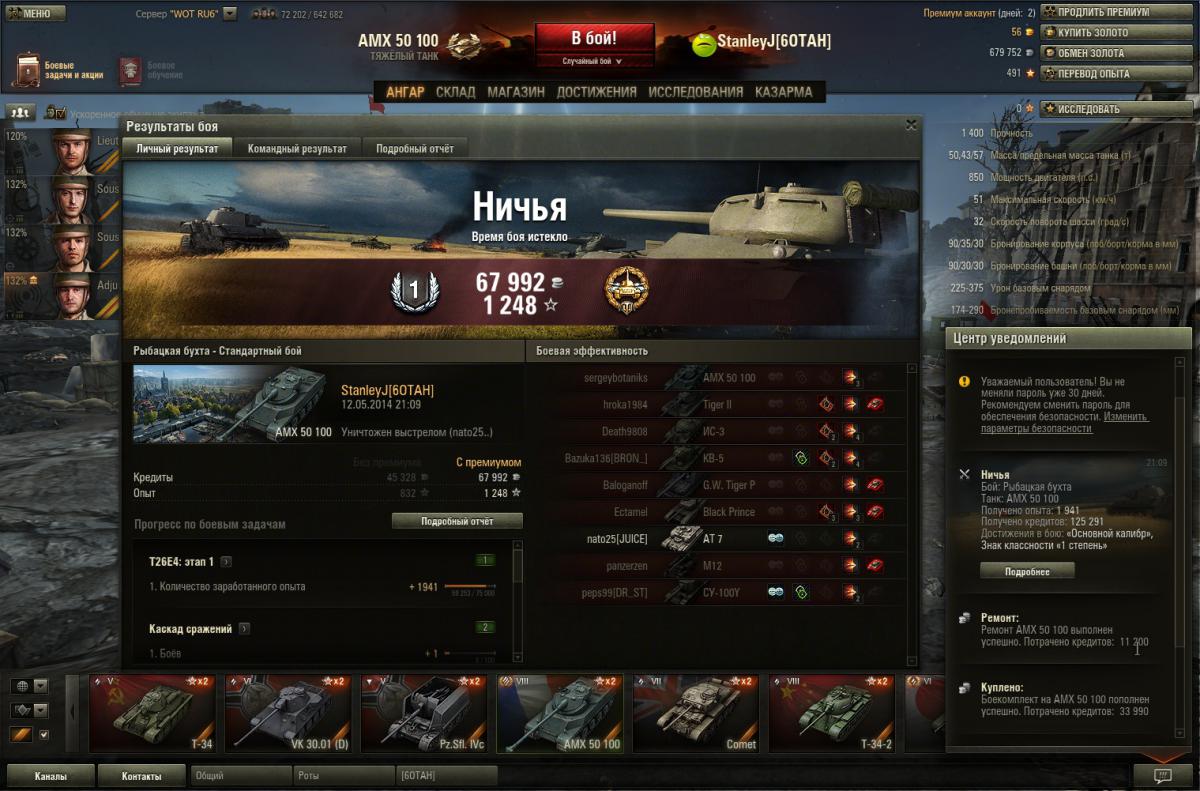Open the Магазин section
The image size is (1200, 791).
point(516,92)
